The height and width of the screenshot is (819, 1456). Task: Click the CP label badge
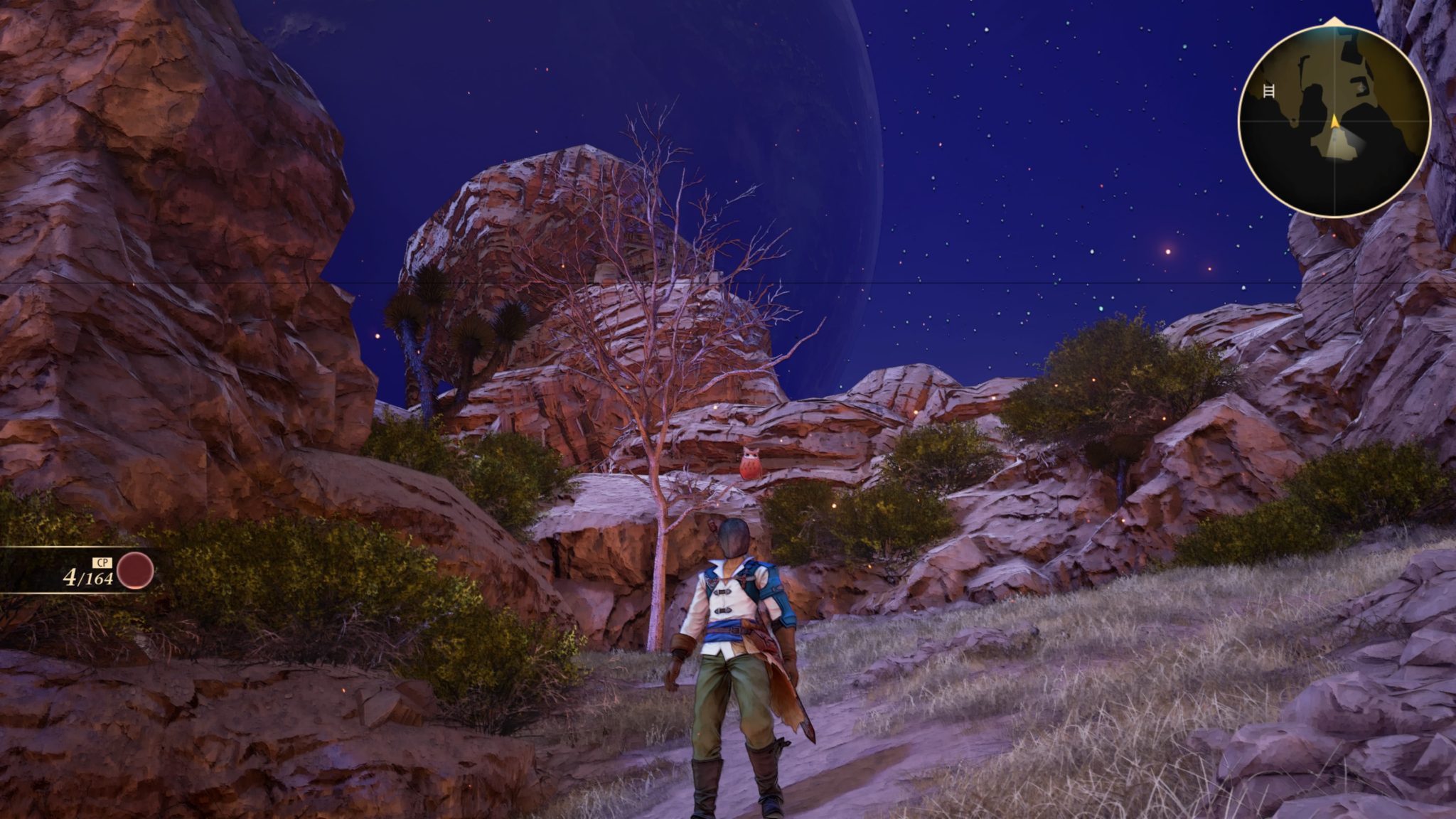[x=102, y=562]
